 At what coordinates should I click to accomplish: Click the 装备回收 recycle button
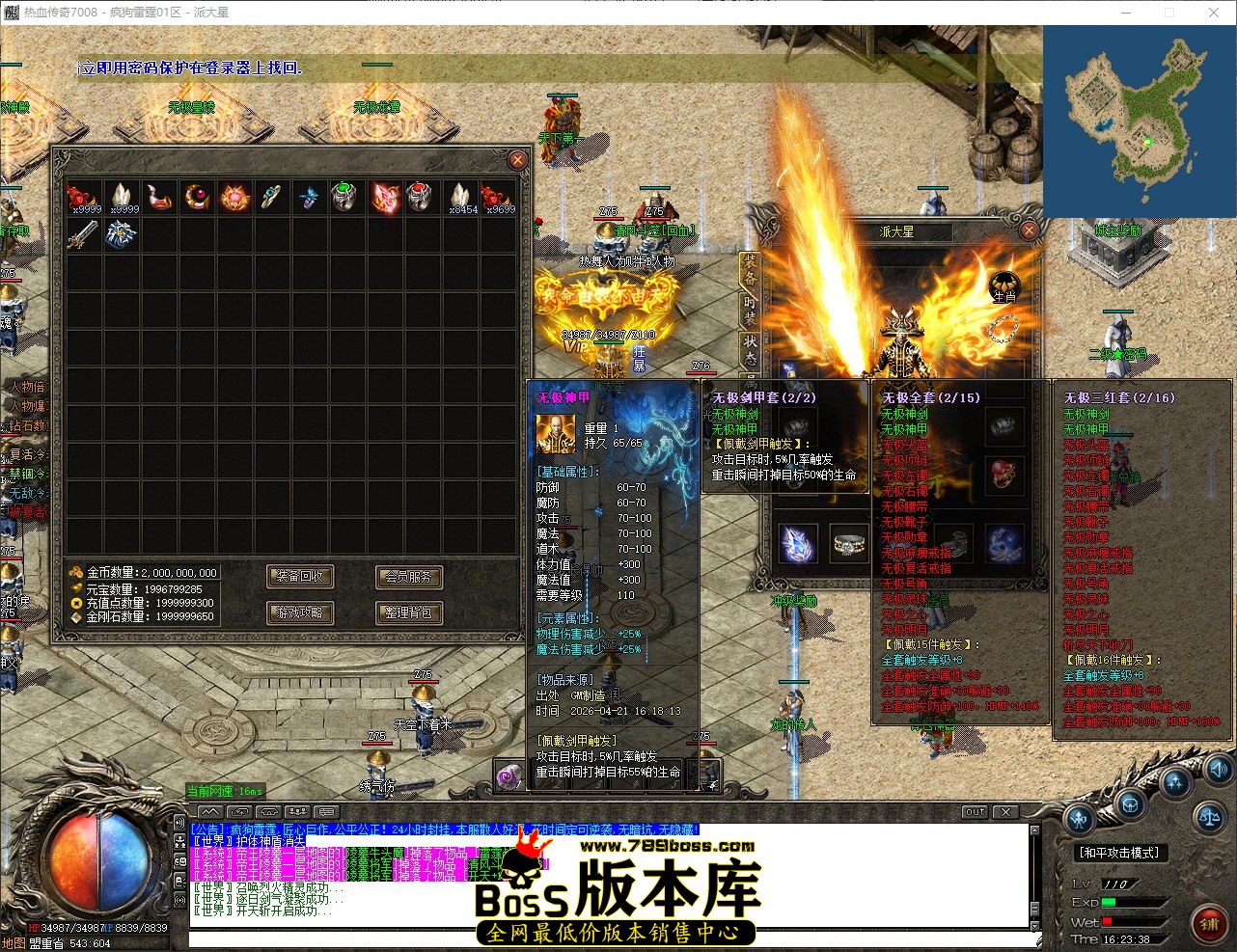pyautogui.click(x=300, y=577)
